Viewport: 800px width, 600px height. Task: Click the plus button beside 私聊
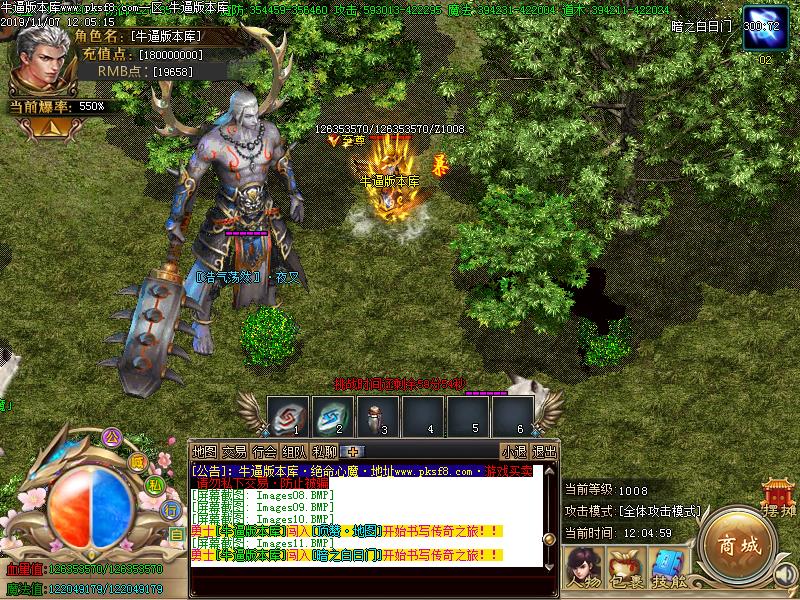353,451
